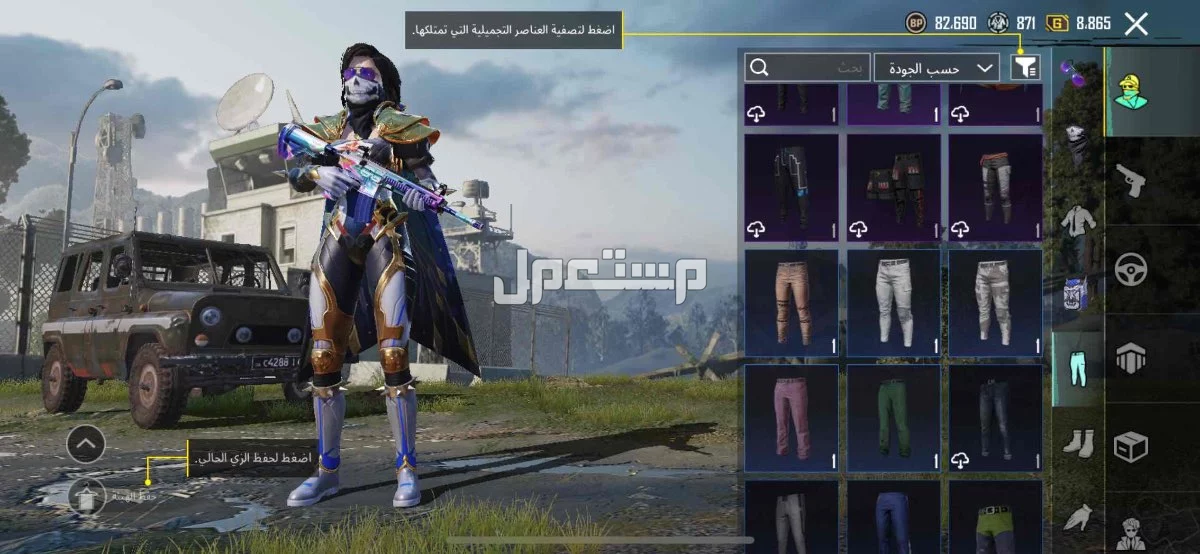This screenshot has width=1200, height=554.
Task: Select the character outfit category tab
Action: point(1131,91)
